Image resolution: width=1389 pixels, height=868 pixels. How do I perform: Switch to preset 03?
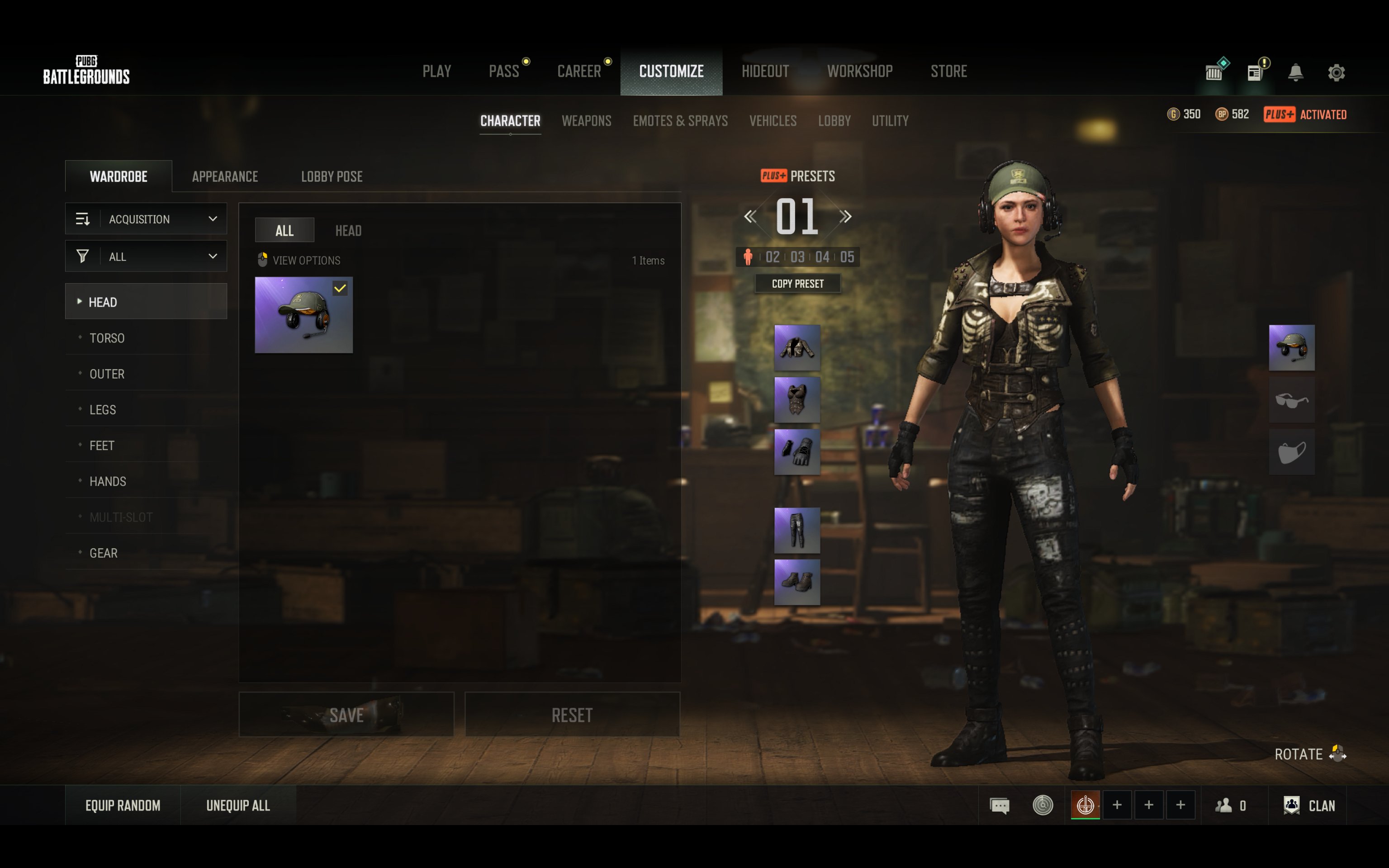click(x=797, y=257)
